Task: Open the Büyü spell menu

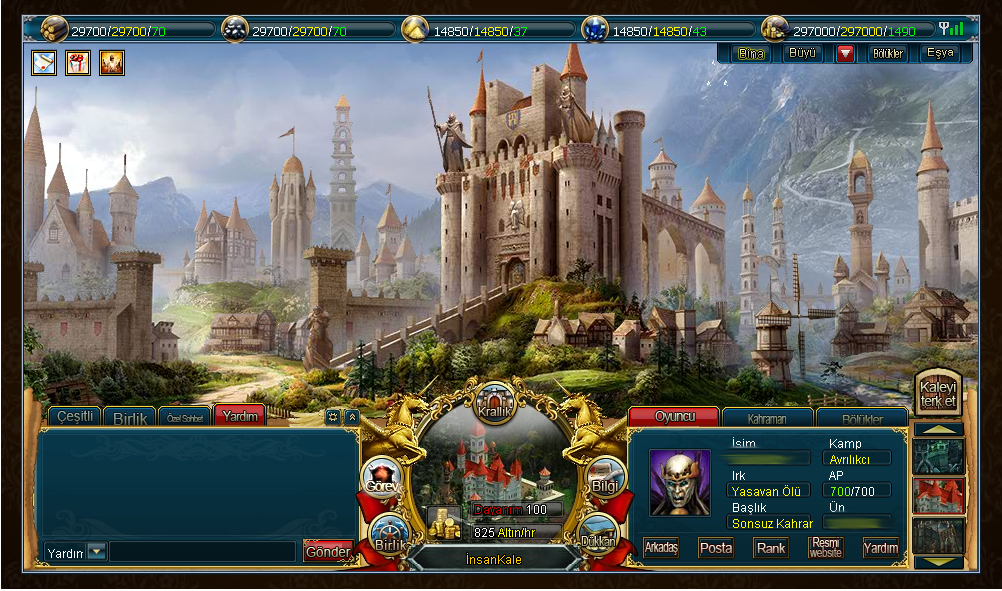Action: 804,53
